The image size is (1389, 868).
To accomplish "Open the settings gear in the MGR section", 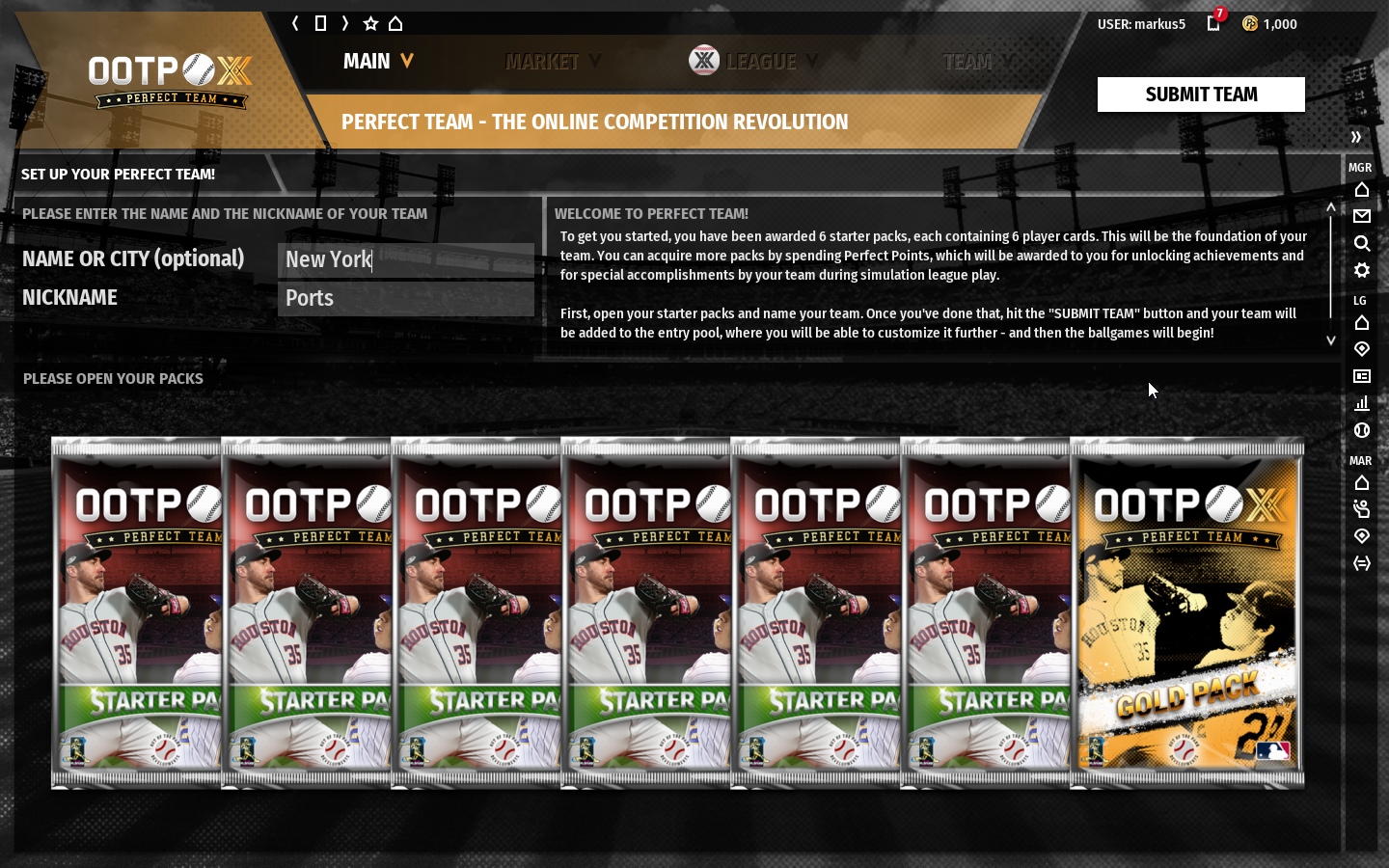I will click(1362, 271).
